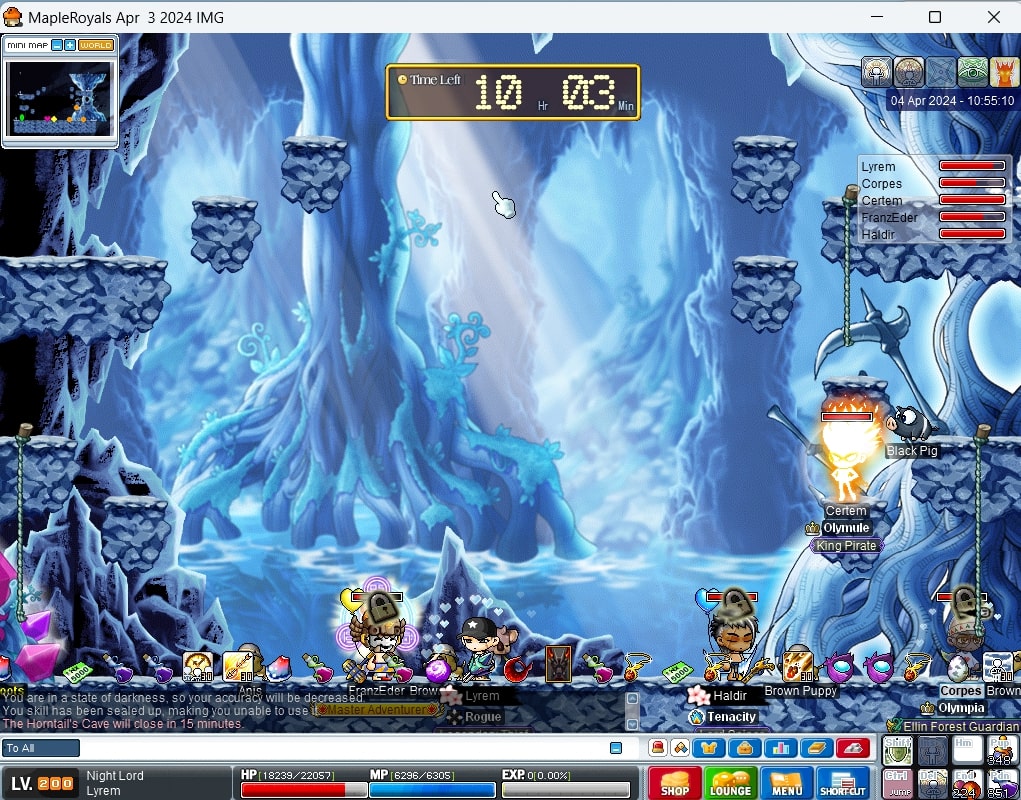Select the orange dragon buff icon
Image resolution: width=1021 pixels, height=800 pixels.
[x=1004, y=71]
